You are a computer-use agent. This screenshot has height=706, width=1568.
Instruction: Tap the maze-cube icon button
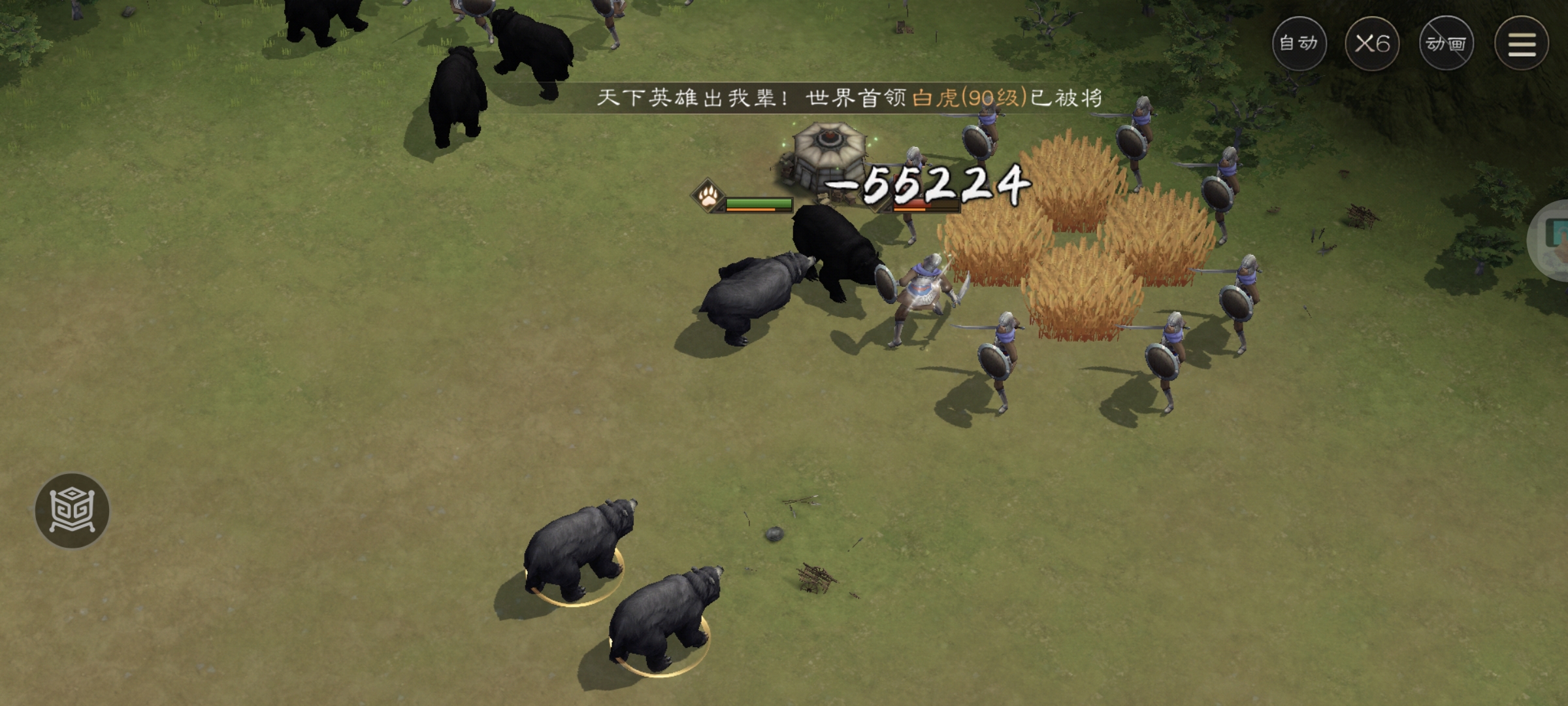(x=72, y=511)
